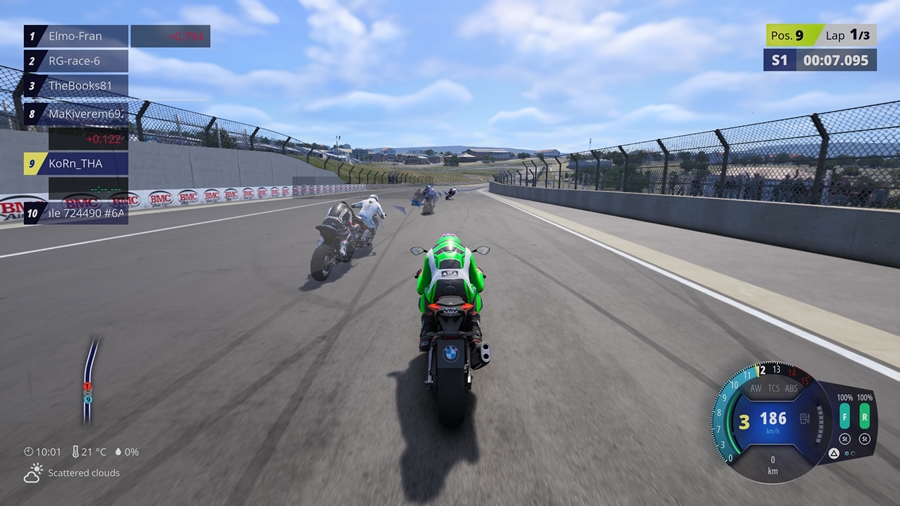This screenshot has width=900, height=506.
Task: Select the rear tyre R indicator
Action: (x=864, y=417)
